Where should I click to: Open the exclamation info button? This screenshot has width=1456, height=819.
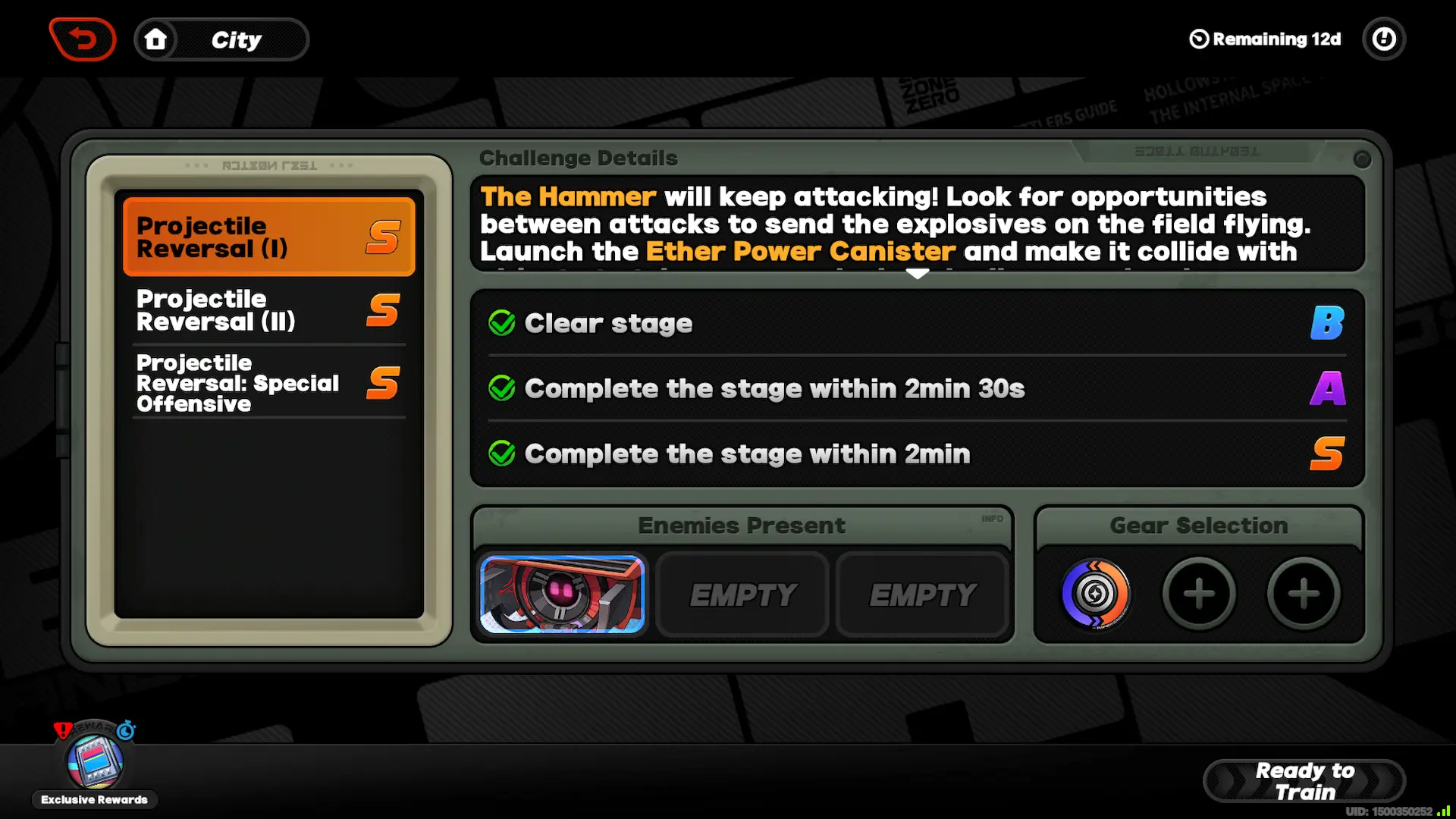[1384, 39]
